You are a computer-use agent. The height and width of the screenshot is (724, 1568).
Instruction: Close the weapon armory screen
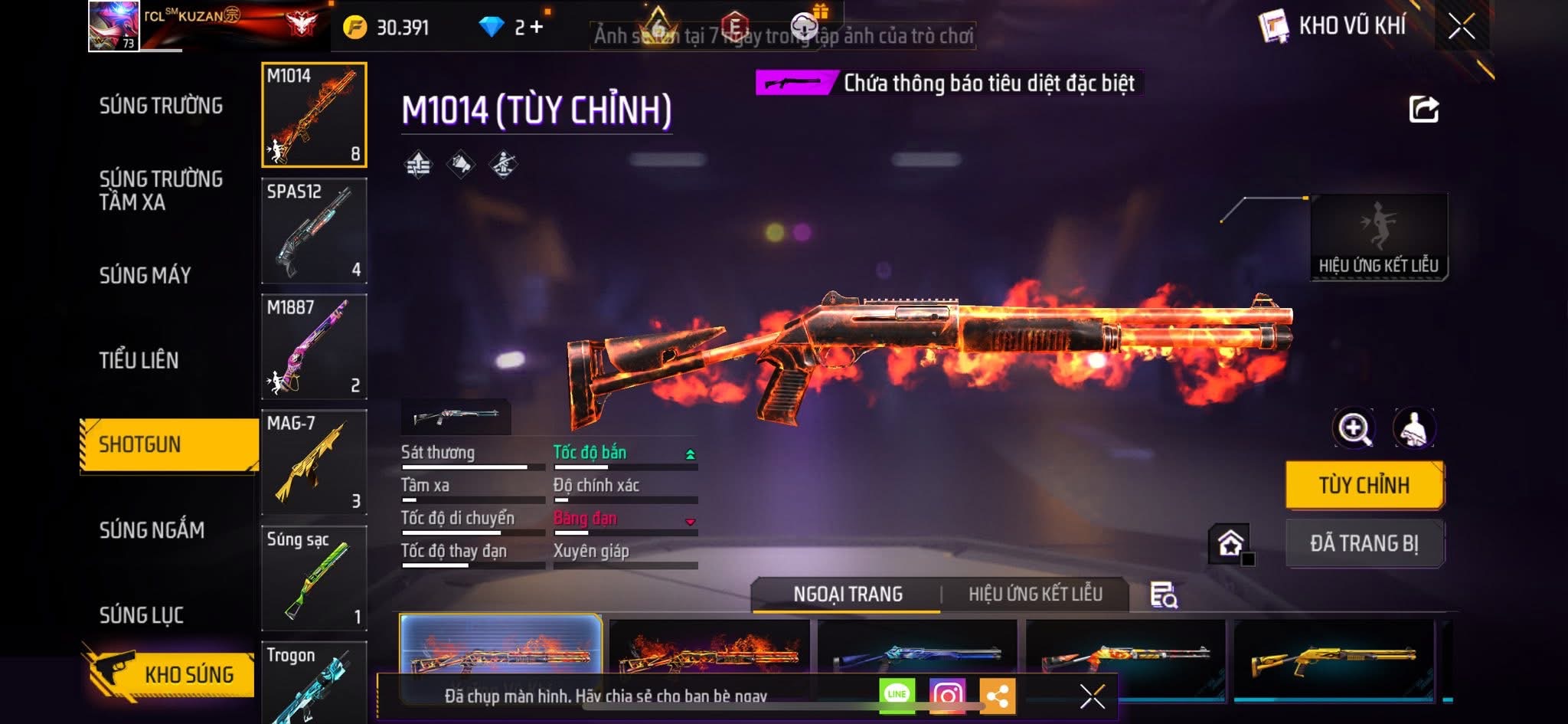(x=1461, y=27)
